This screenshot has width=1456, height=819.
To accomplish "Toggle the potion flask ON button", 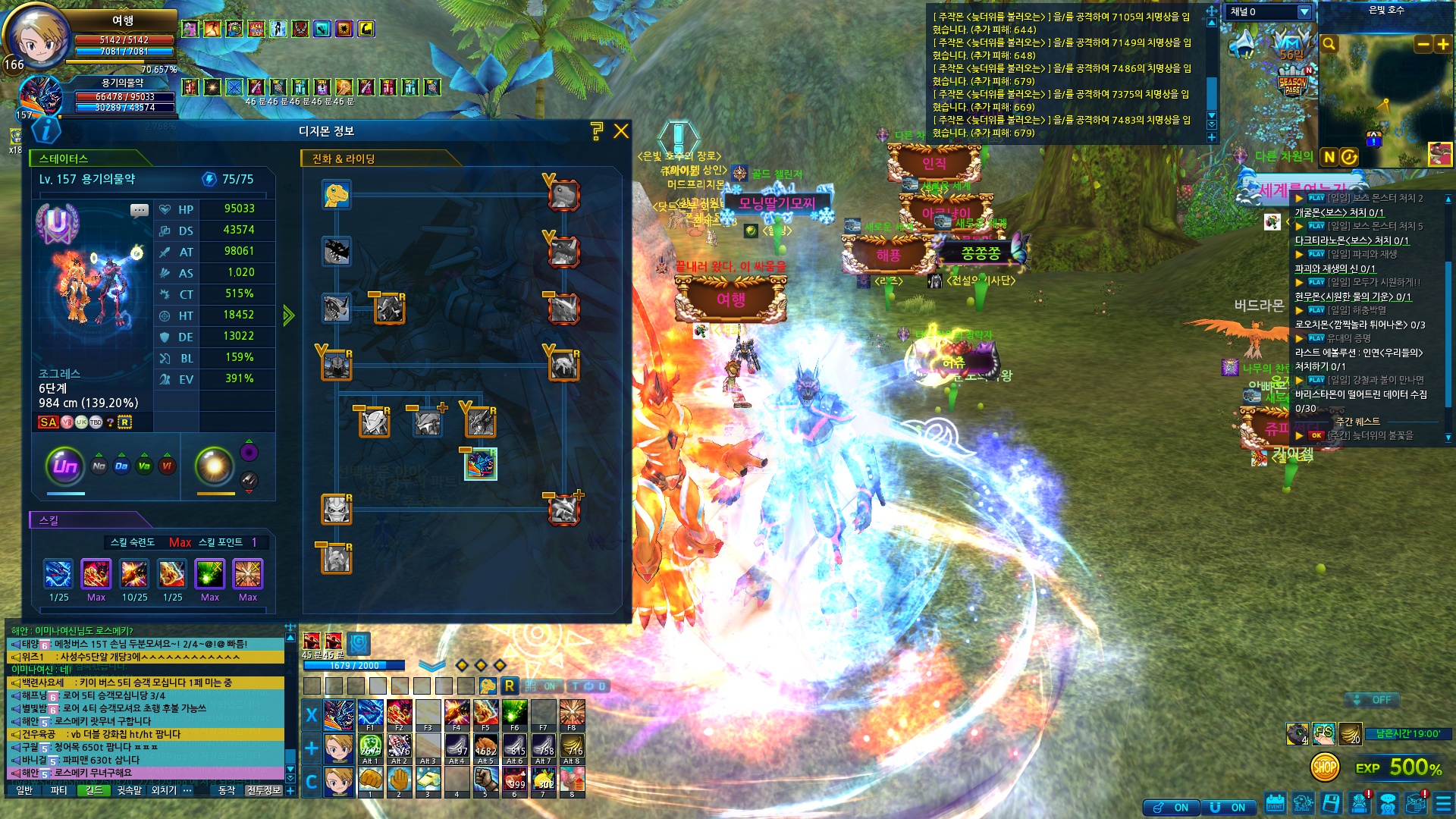I will (1172, 808).
